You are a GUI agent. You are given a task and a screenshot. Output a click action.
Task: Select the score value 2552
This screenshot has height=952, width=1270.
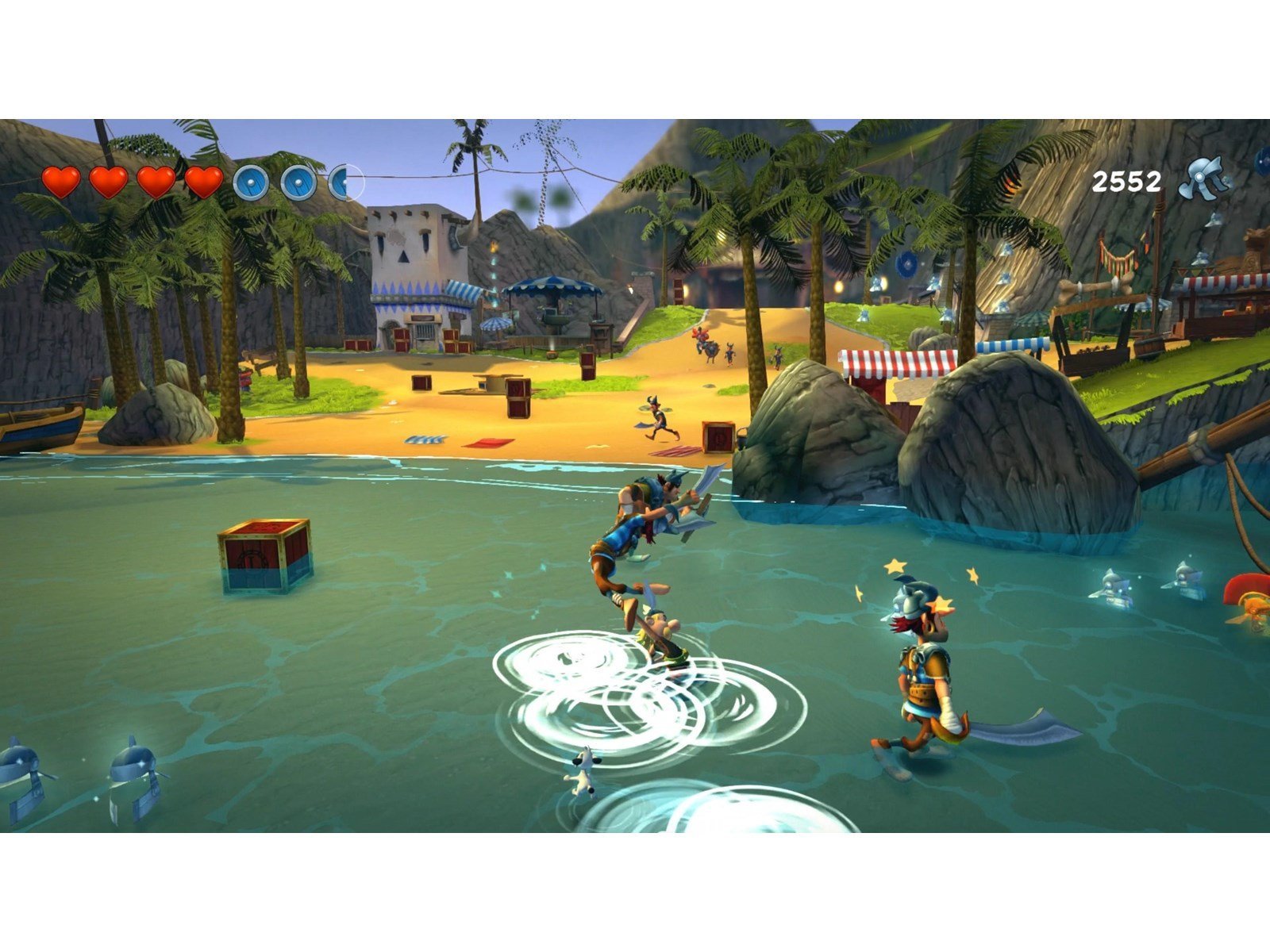pyautogui.click(x=1126, y=181)
